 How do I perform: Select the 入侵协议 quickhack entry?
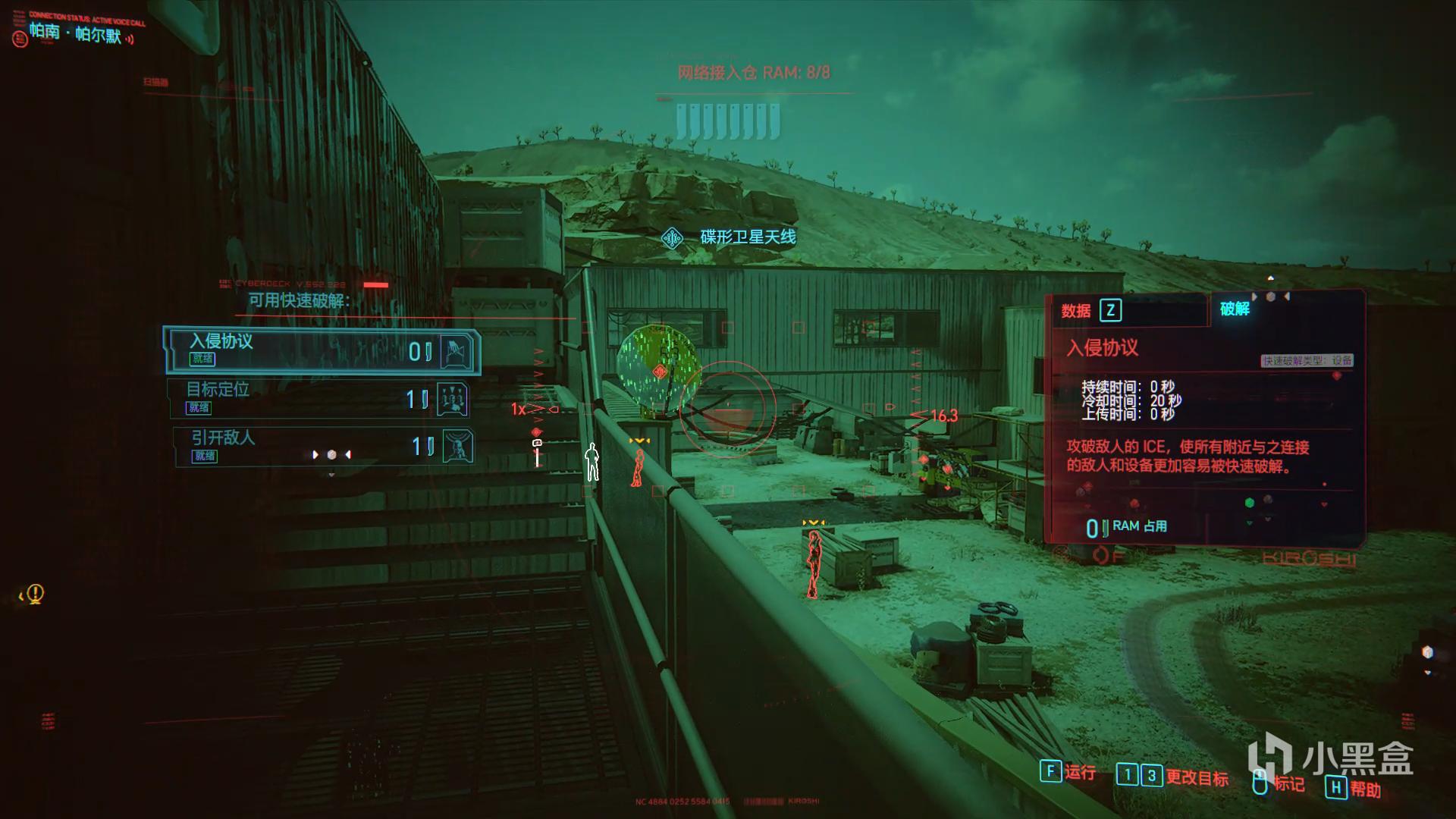click(x=322, y=350)
